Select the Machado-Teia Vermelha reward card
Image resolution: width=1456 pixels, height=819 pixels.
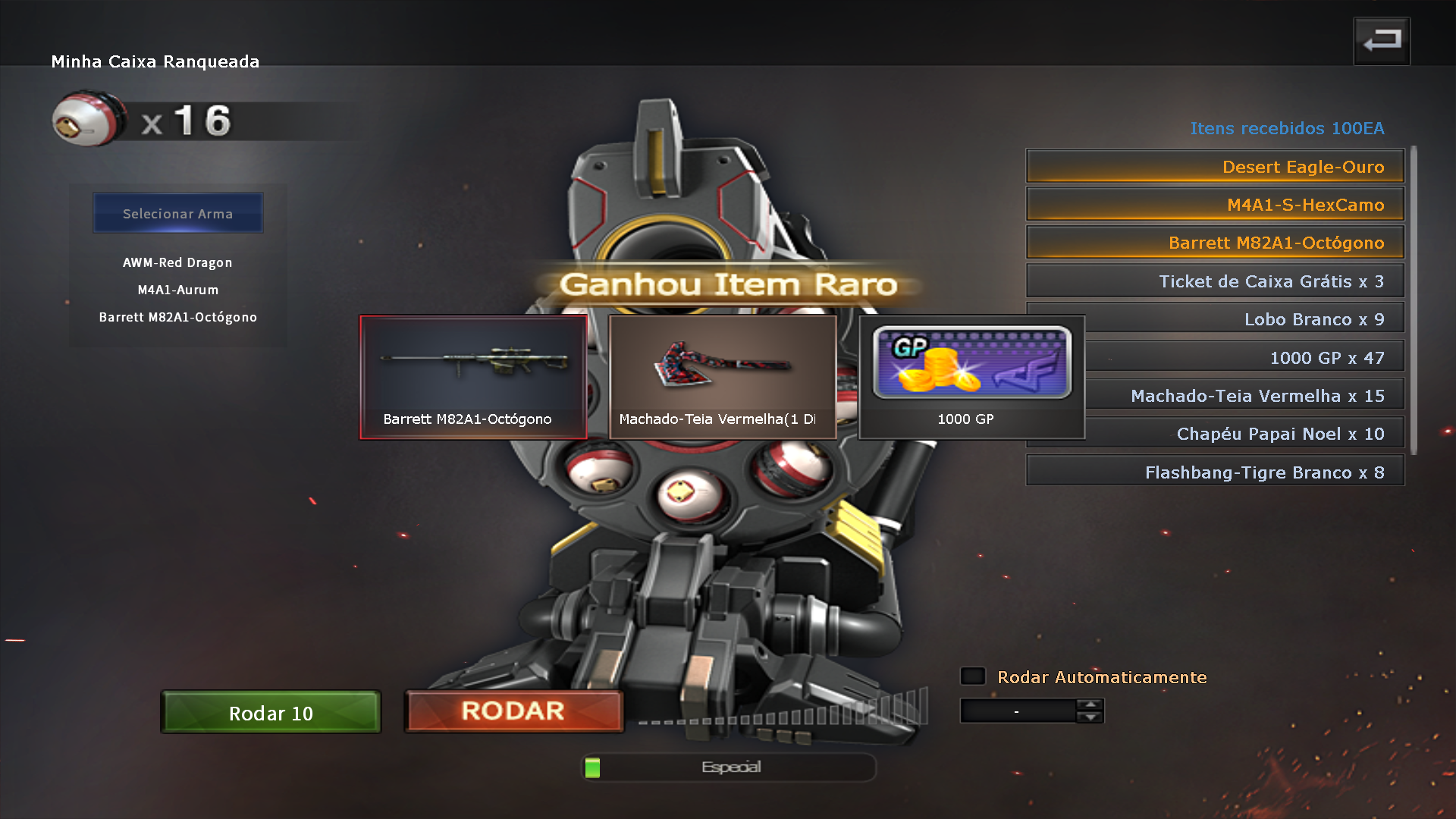point(722,377)
